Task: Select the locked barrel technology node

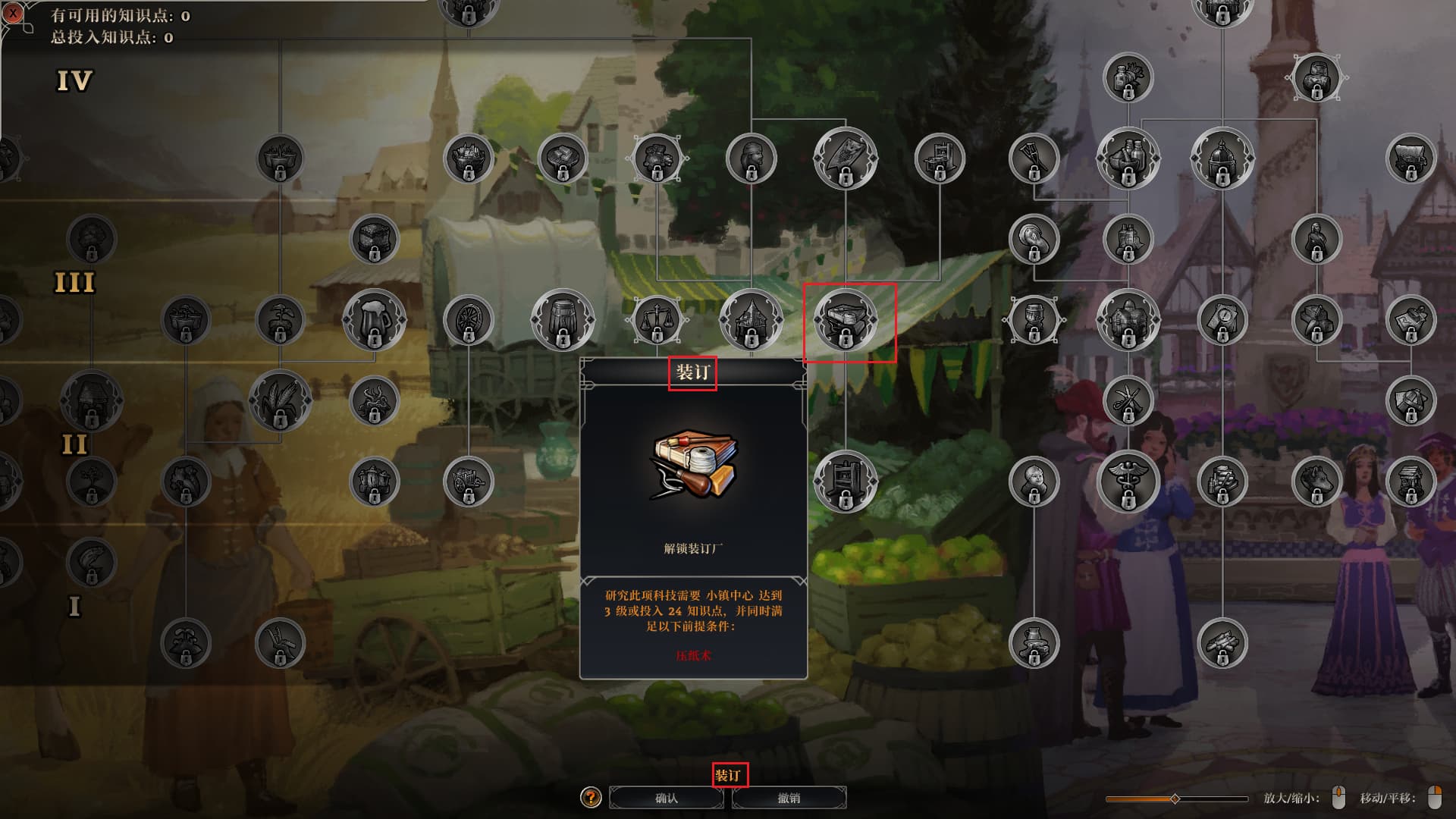Action: (x=563, y=320)
